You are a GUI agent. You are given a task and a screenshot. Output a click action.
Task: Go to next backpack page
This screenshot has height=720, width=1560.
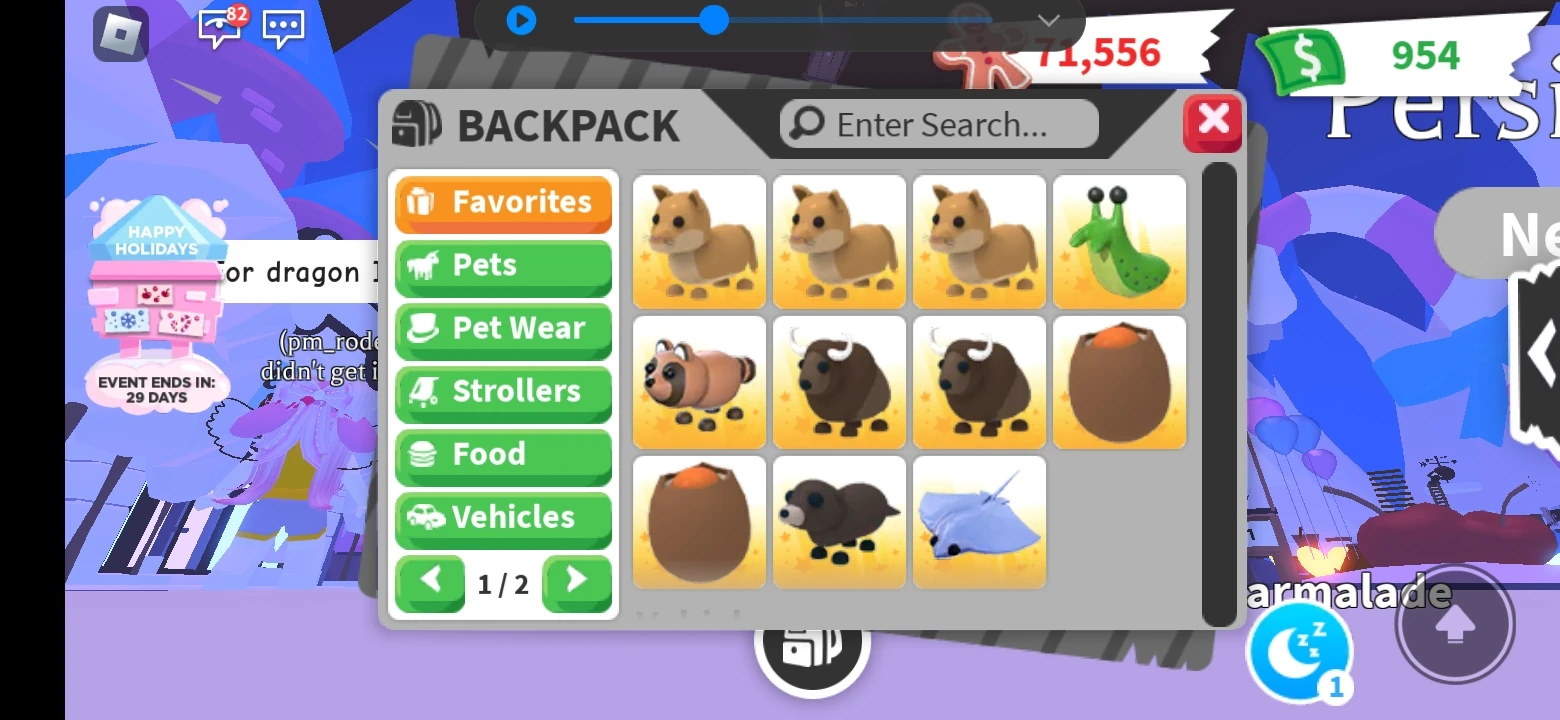point(577,584)
